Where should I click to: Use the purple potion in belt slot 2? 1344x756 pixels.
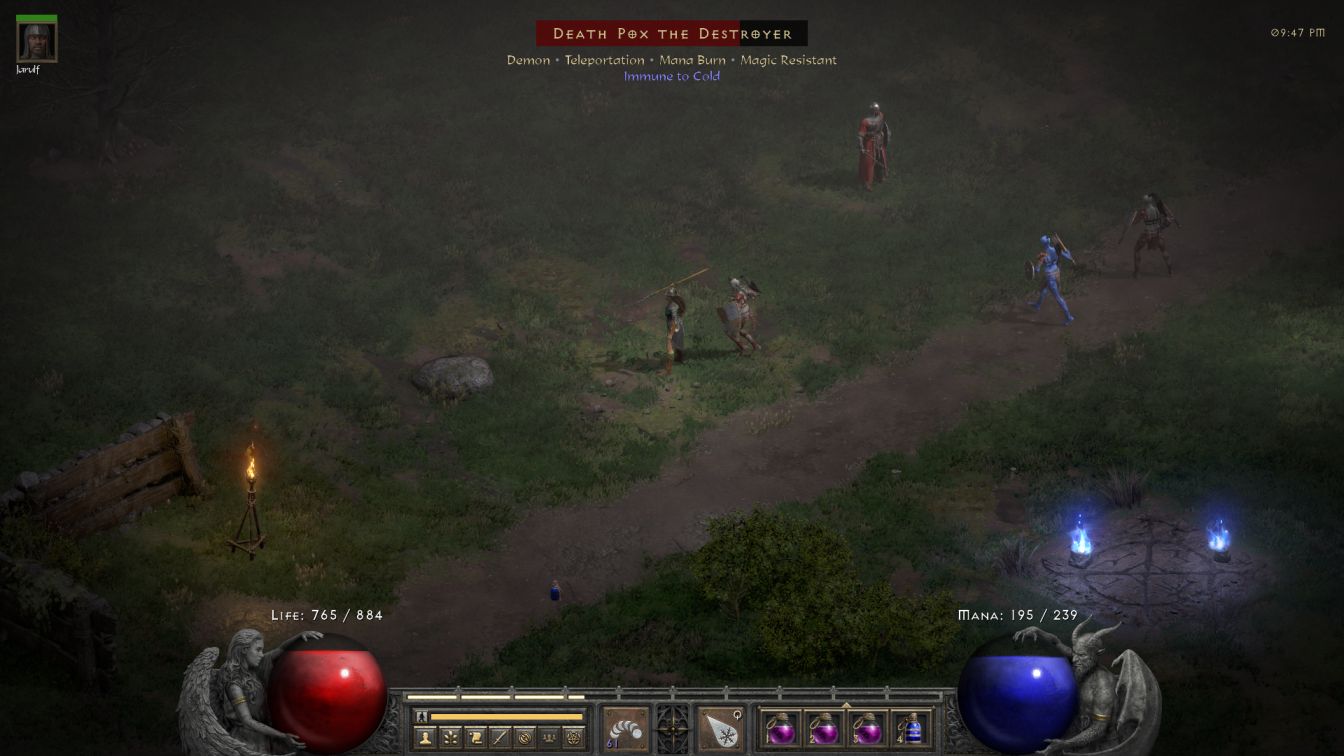pos(824,729)
